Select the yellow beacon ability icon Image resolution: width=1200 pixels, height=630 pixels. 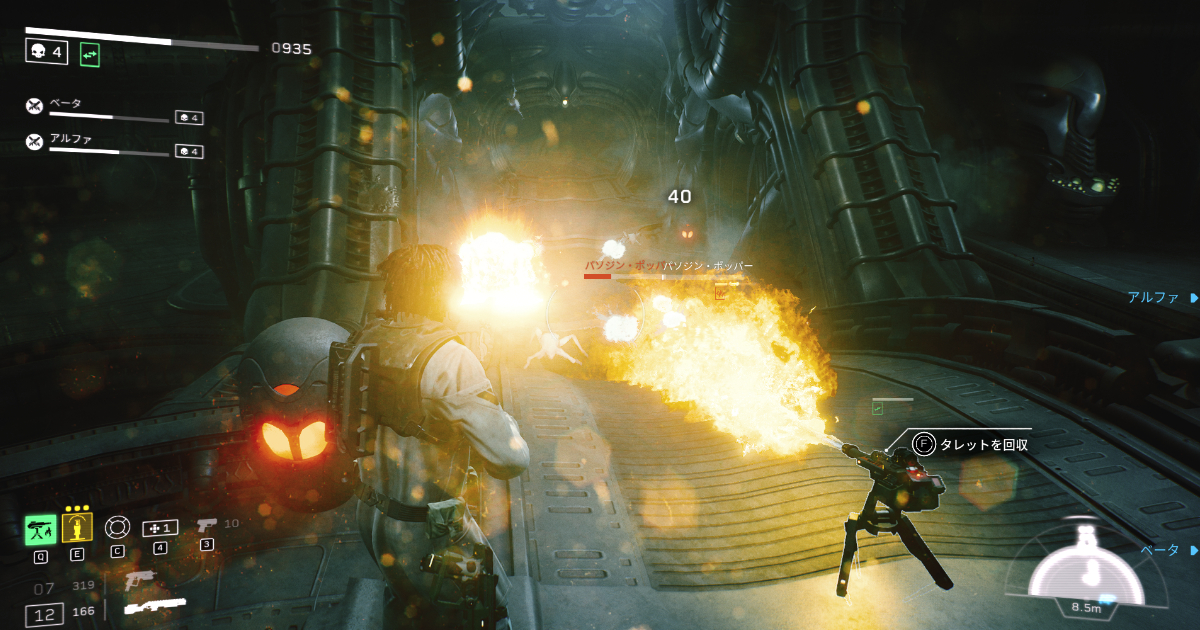pos(77,527)
